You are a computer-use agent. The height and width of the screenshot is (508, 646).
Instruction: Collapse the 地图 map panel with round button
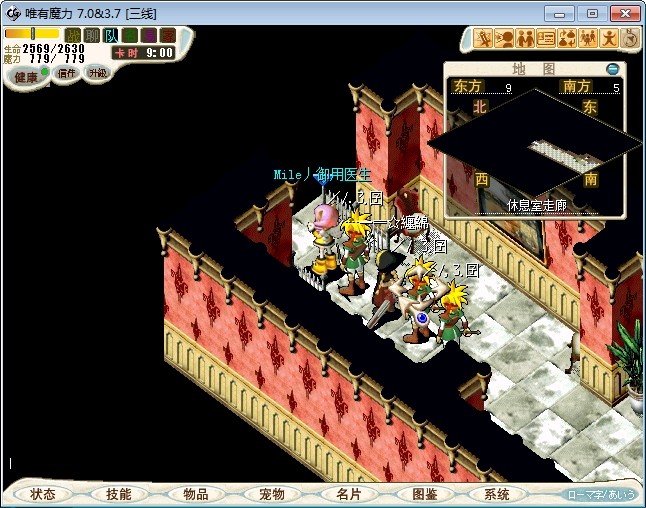tap(613, 69)
